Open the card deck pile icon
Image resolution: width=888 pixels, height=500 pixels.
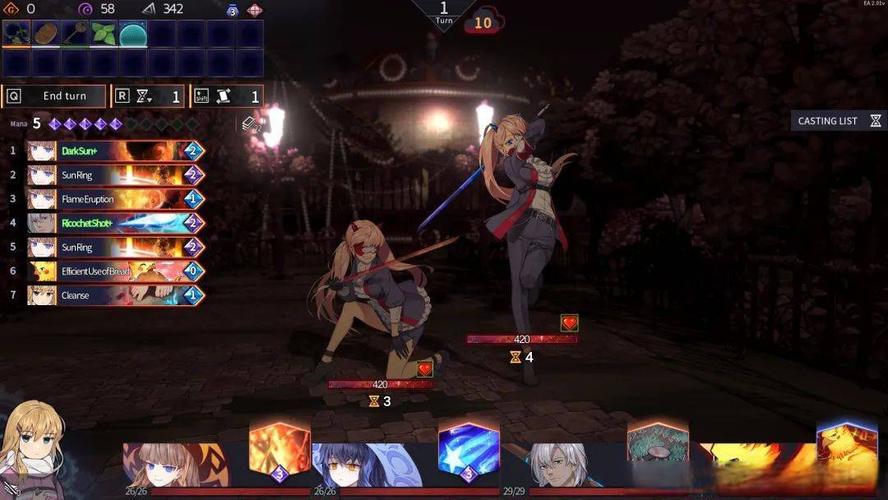[251, 124]
